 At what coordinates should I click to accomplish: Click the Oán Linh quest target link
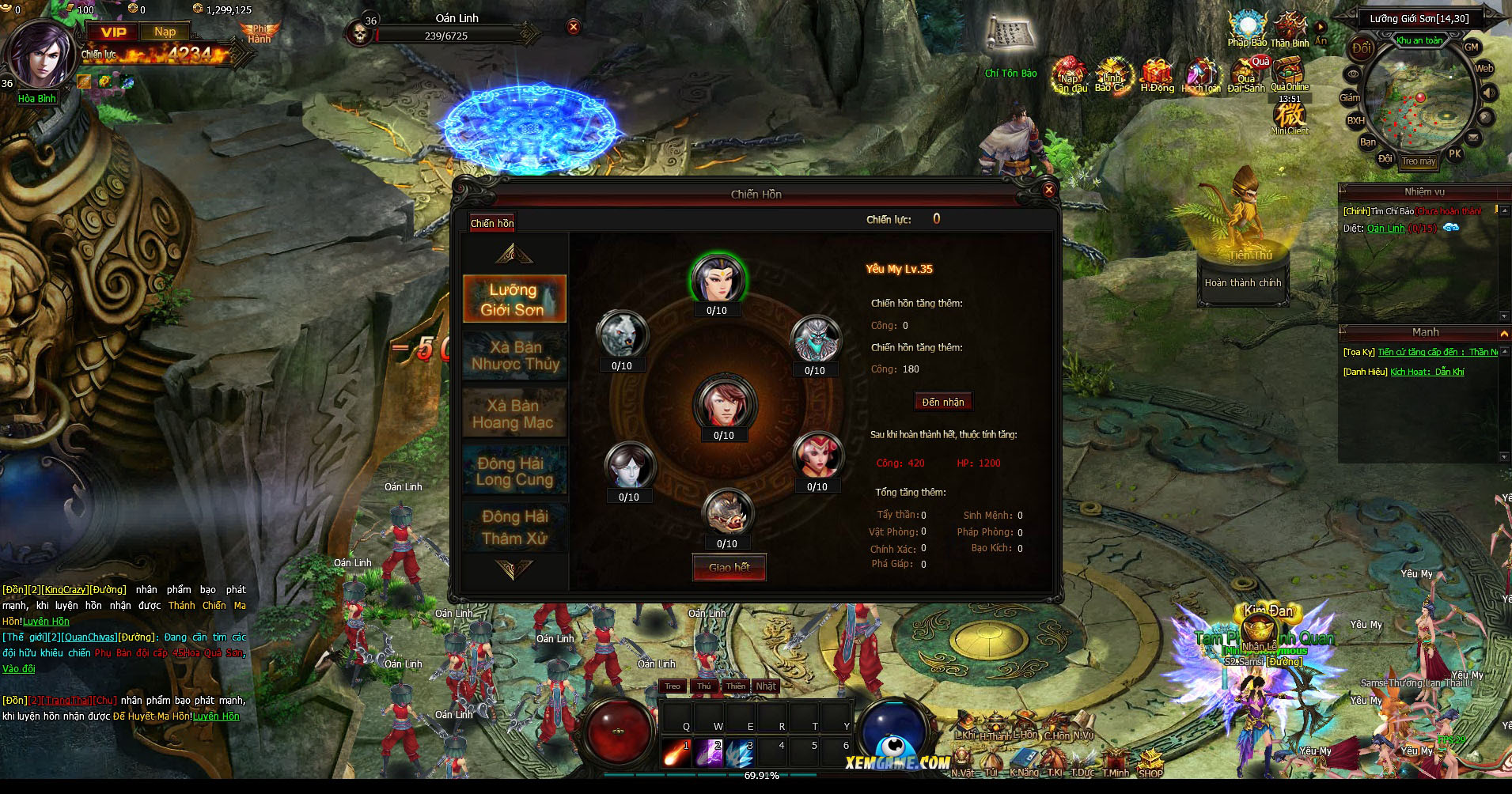(x=1385, y=229)
